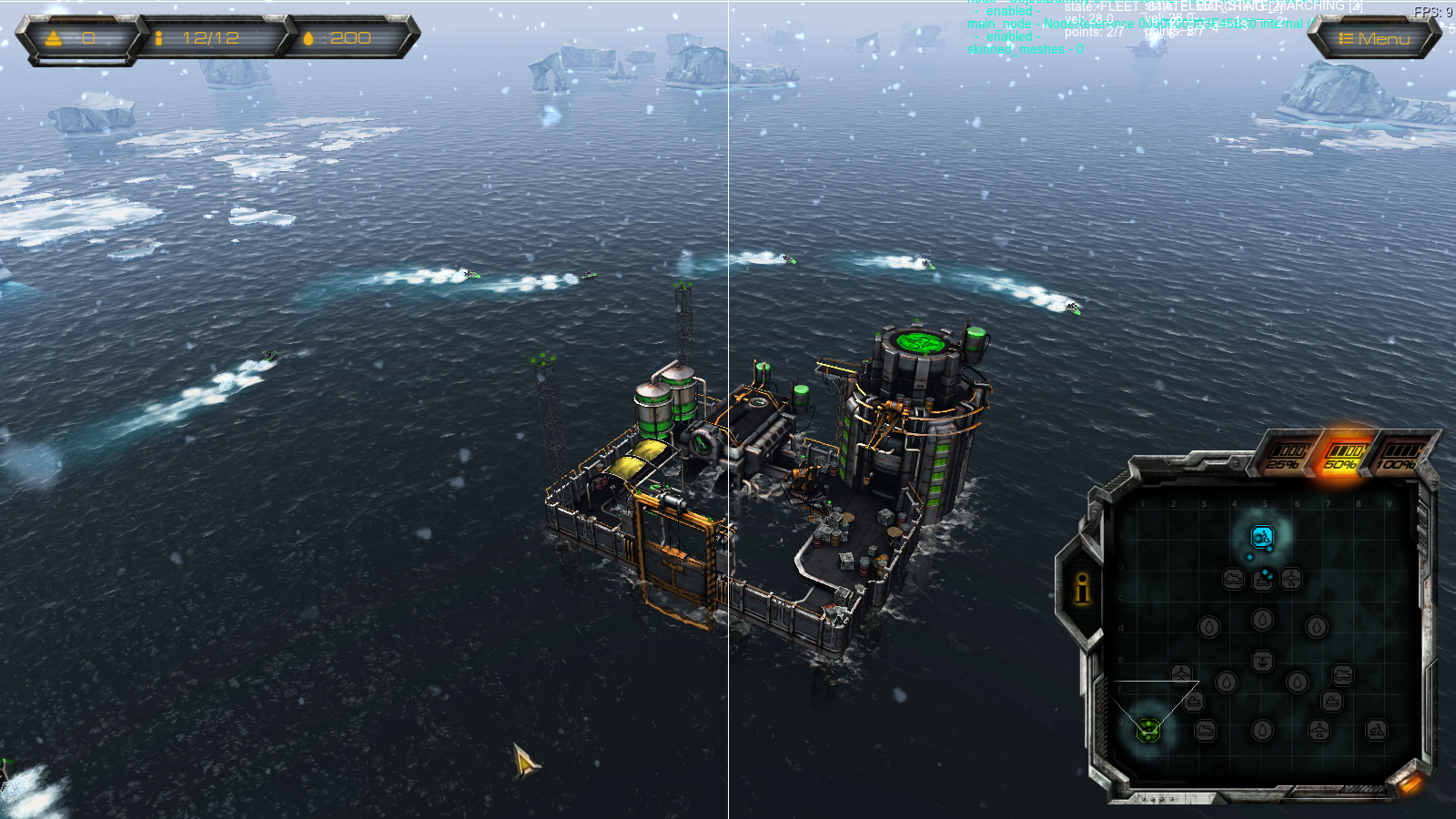Select the 25% fleet size tab

point(1287,457)
